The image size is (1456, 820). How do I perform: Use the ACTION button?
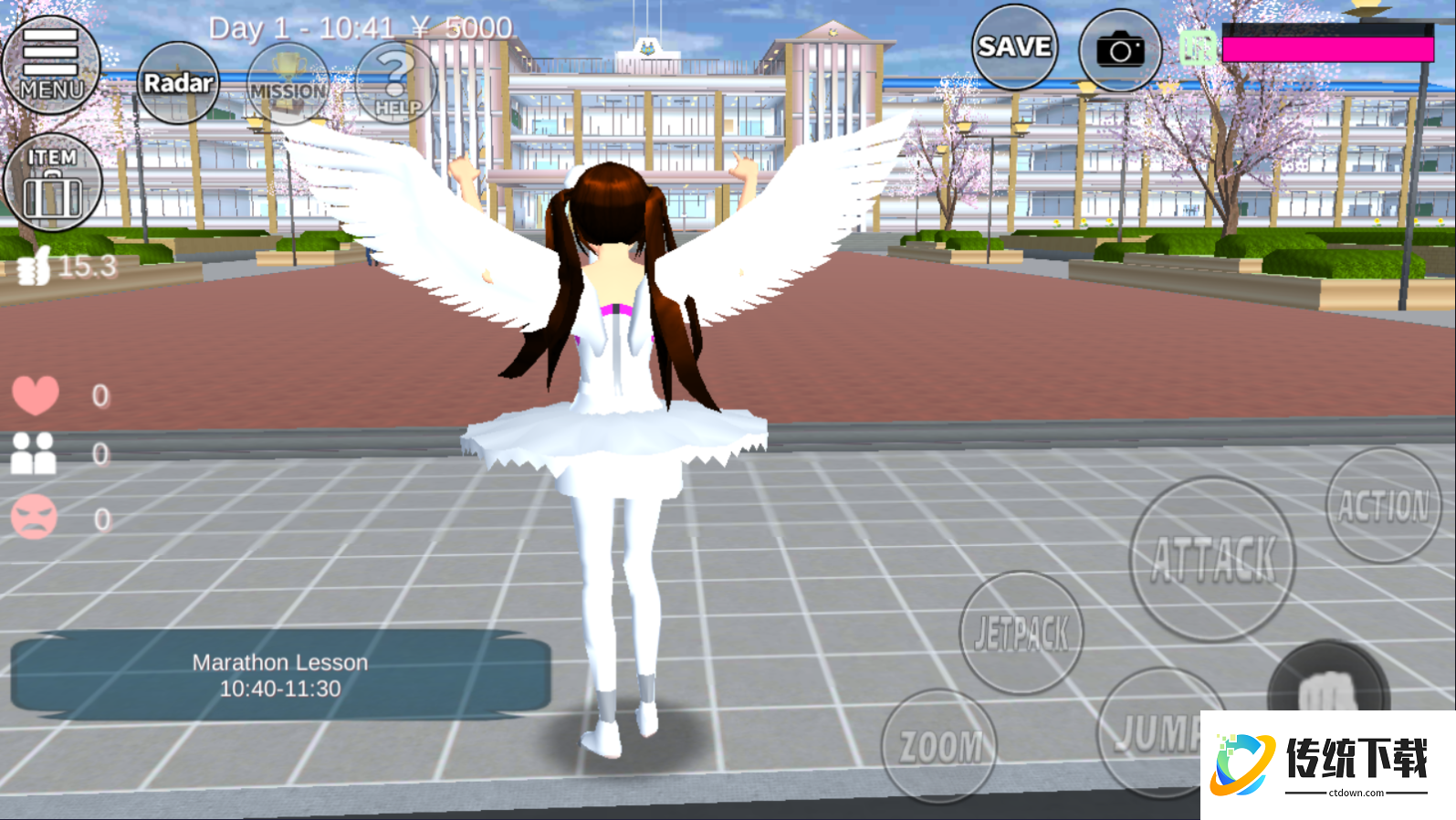click(1383, 506)
